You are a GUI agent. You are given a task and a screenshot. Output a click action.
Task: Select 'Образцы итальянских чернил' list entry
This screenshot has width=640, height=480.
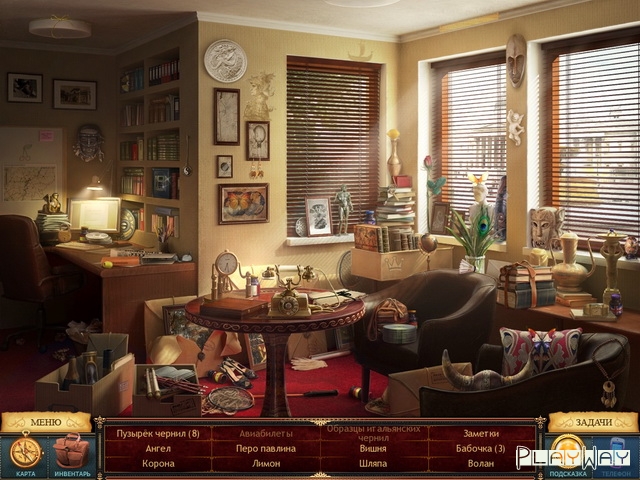pyautogui.click(x=372, y=433)
